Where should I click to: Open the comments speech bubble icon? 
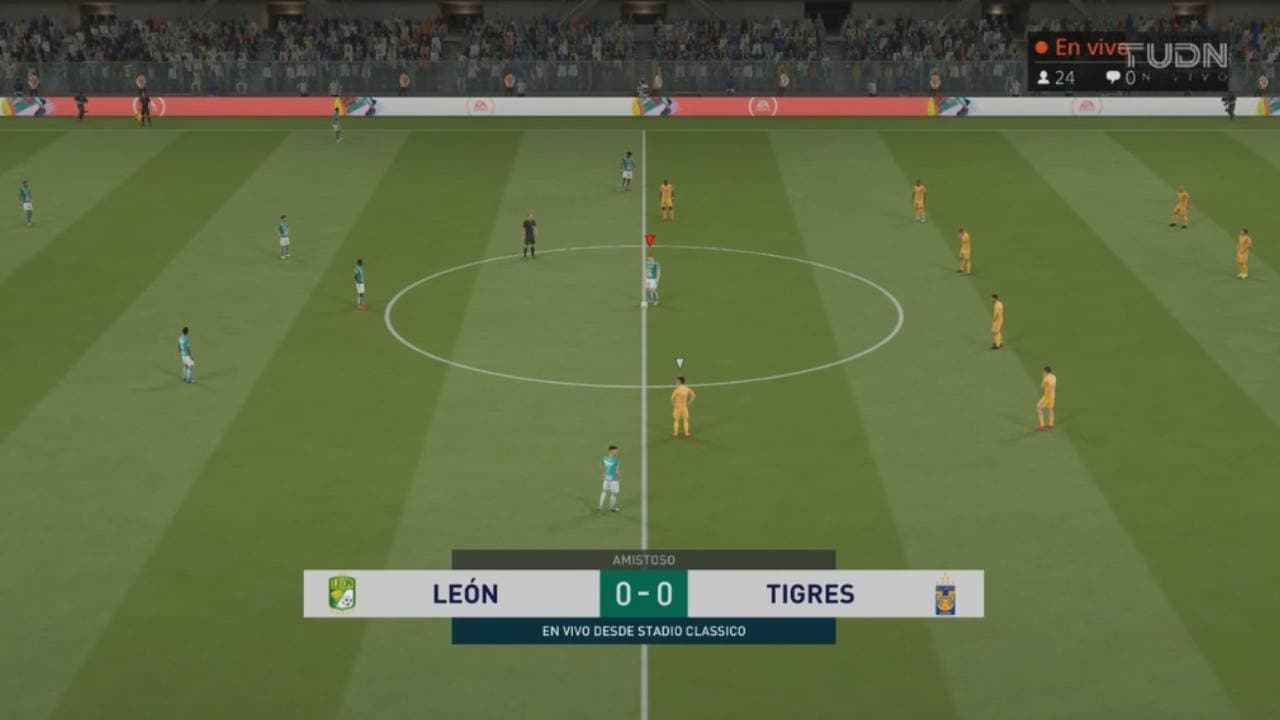tap(1112, 74)
